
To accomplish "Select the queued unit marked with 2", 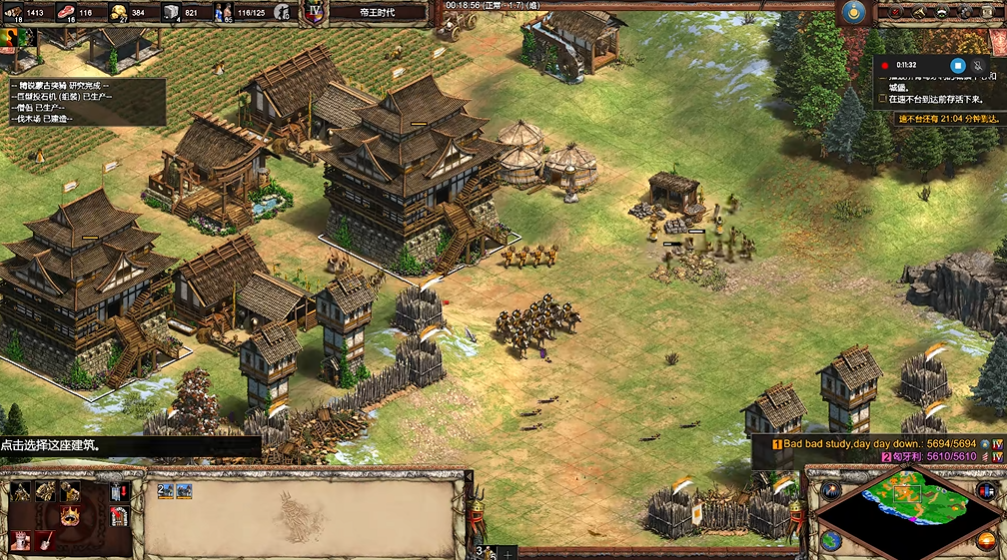I will [x=166, y=491].
